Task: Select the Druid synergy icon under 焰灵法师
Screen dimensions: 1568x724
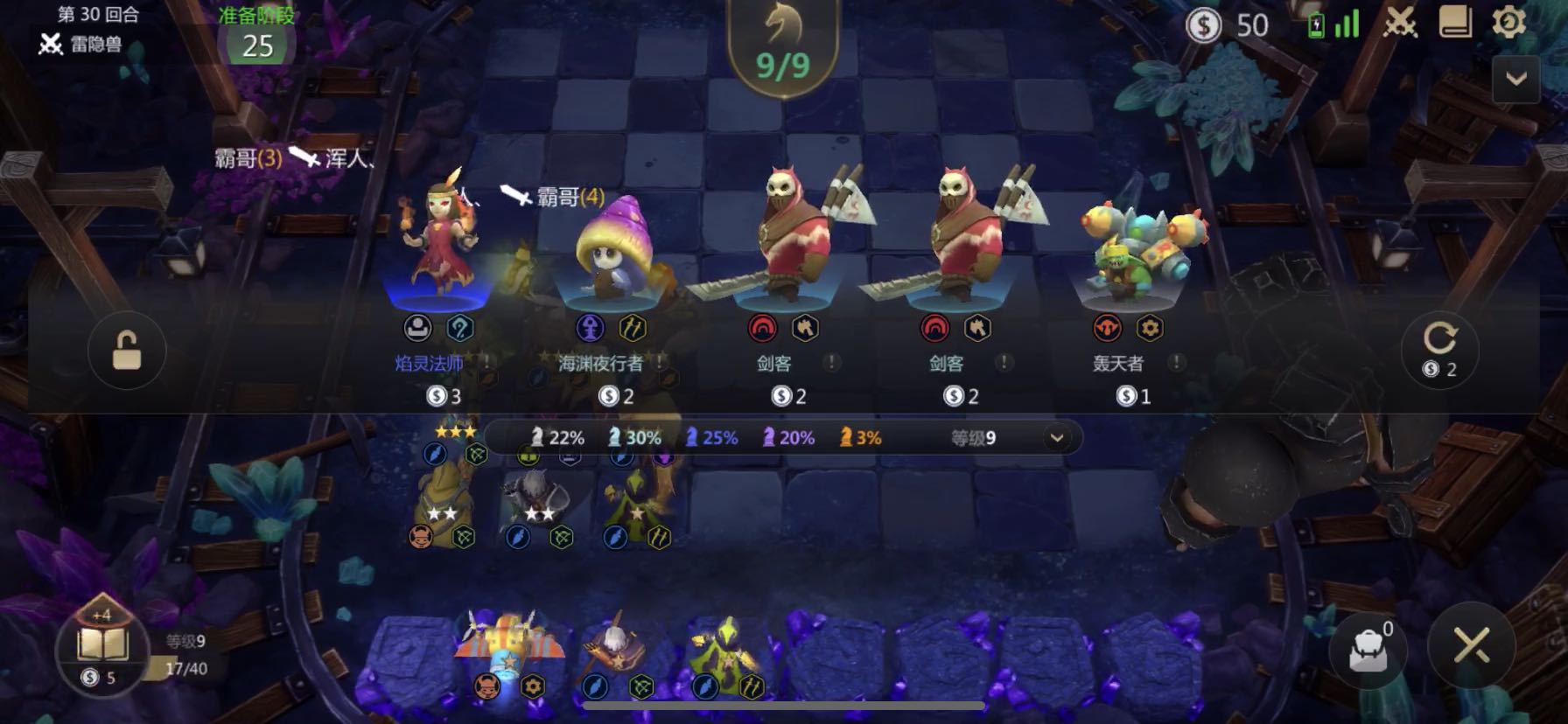Action: click(x=462, y=326)
